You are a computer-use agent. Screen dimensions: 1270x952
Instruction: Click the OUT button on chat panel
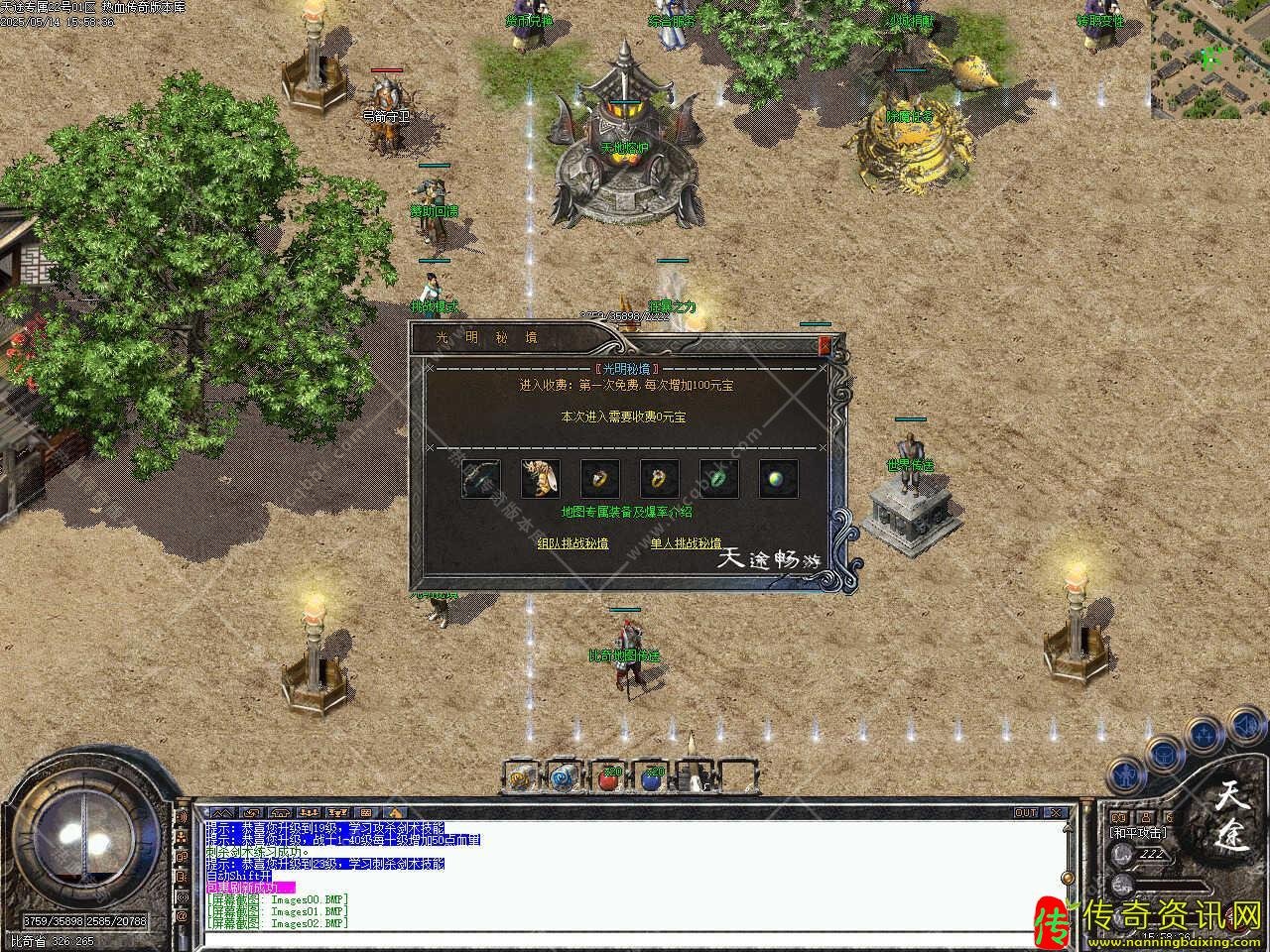pyautogui.click(x=1026, y=813)
